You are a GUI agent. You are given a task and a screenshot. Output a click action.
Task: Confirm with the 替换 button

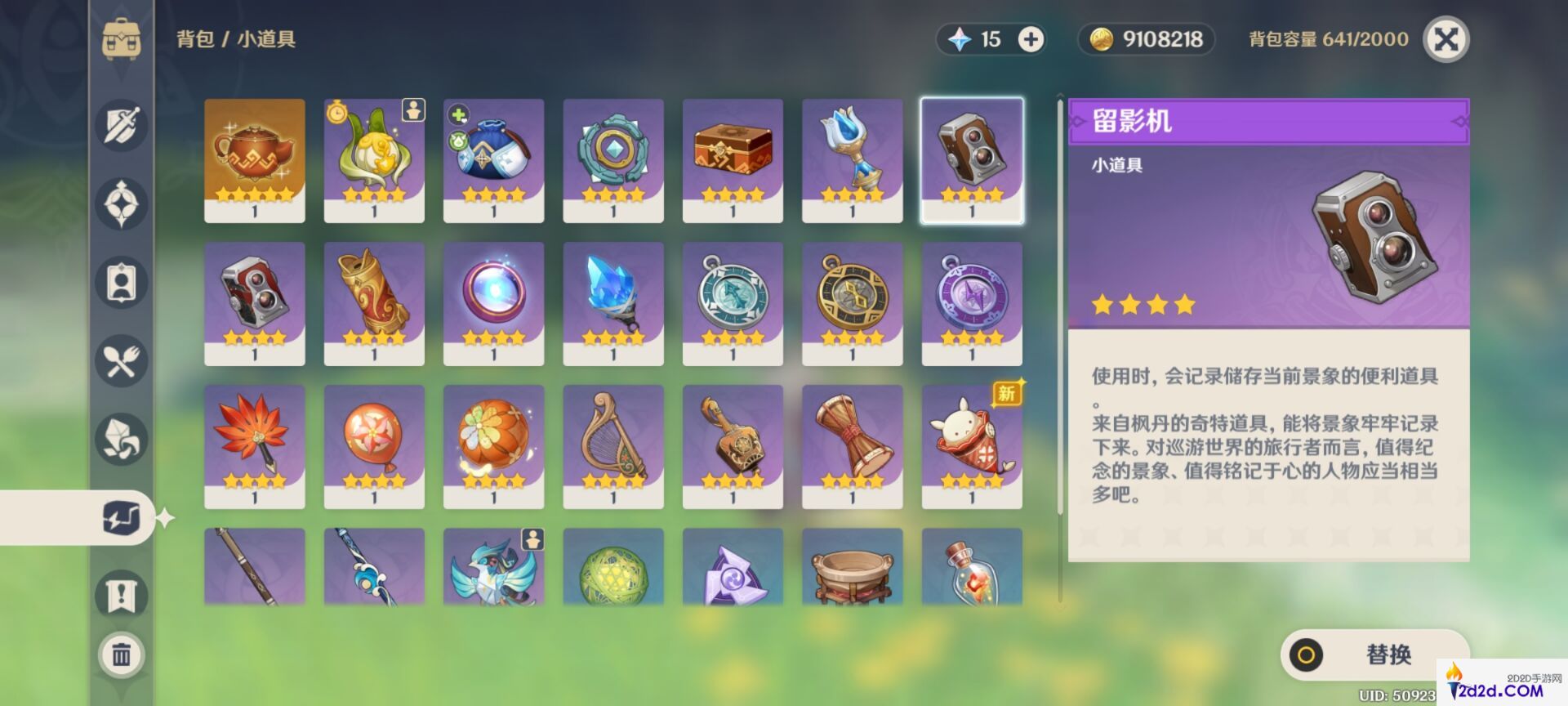pyautogui.click(x=1374, y=655)
